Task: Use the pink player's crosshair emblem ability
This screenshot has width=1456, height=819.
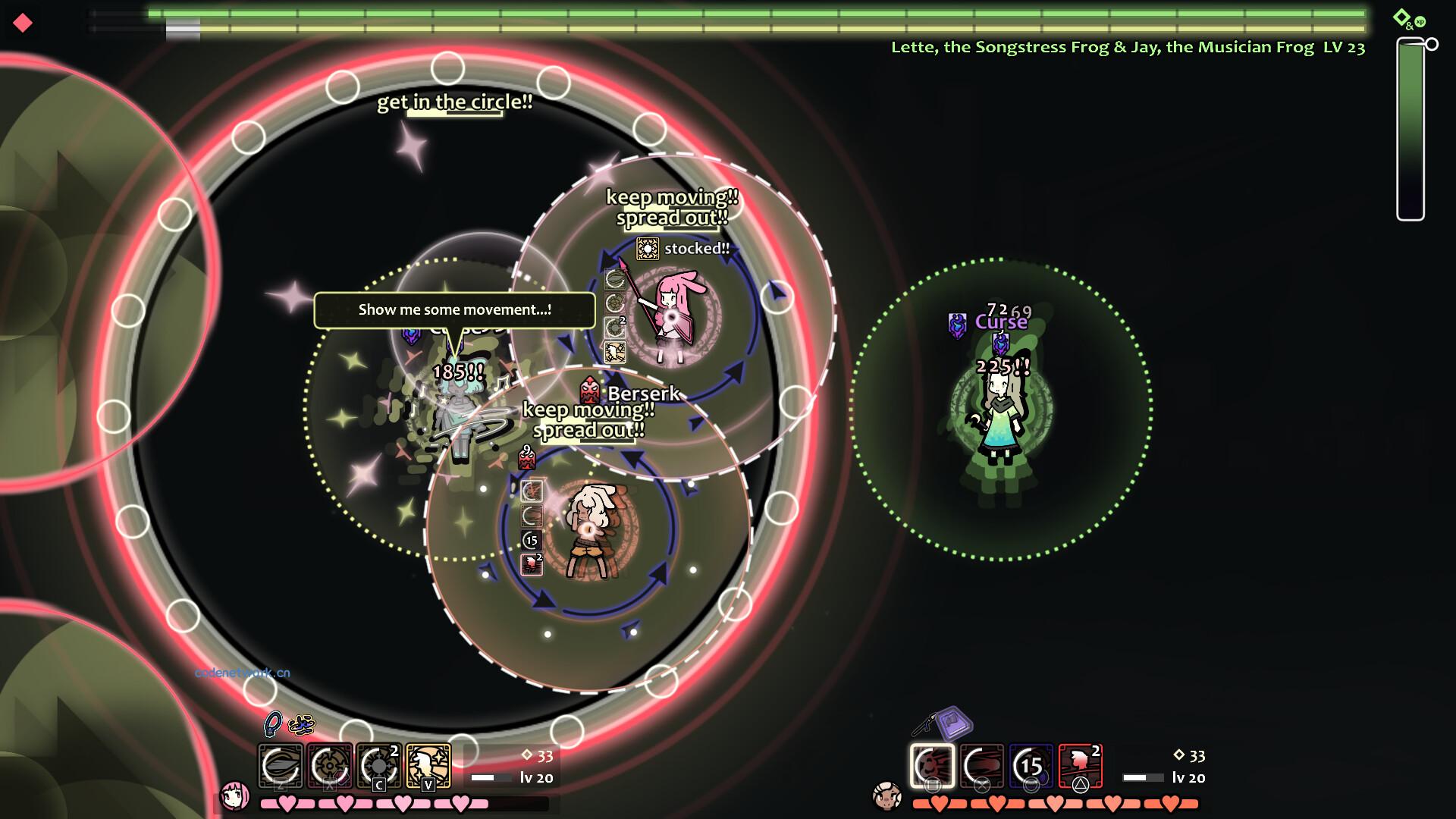Action: coord(330,765)
